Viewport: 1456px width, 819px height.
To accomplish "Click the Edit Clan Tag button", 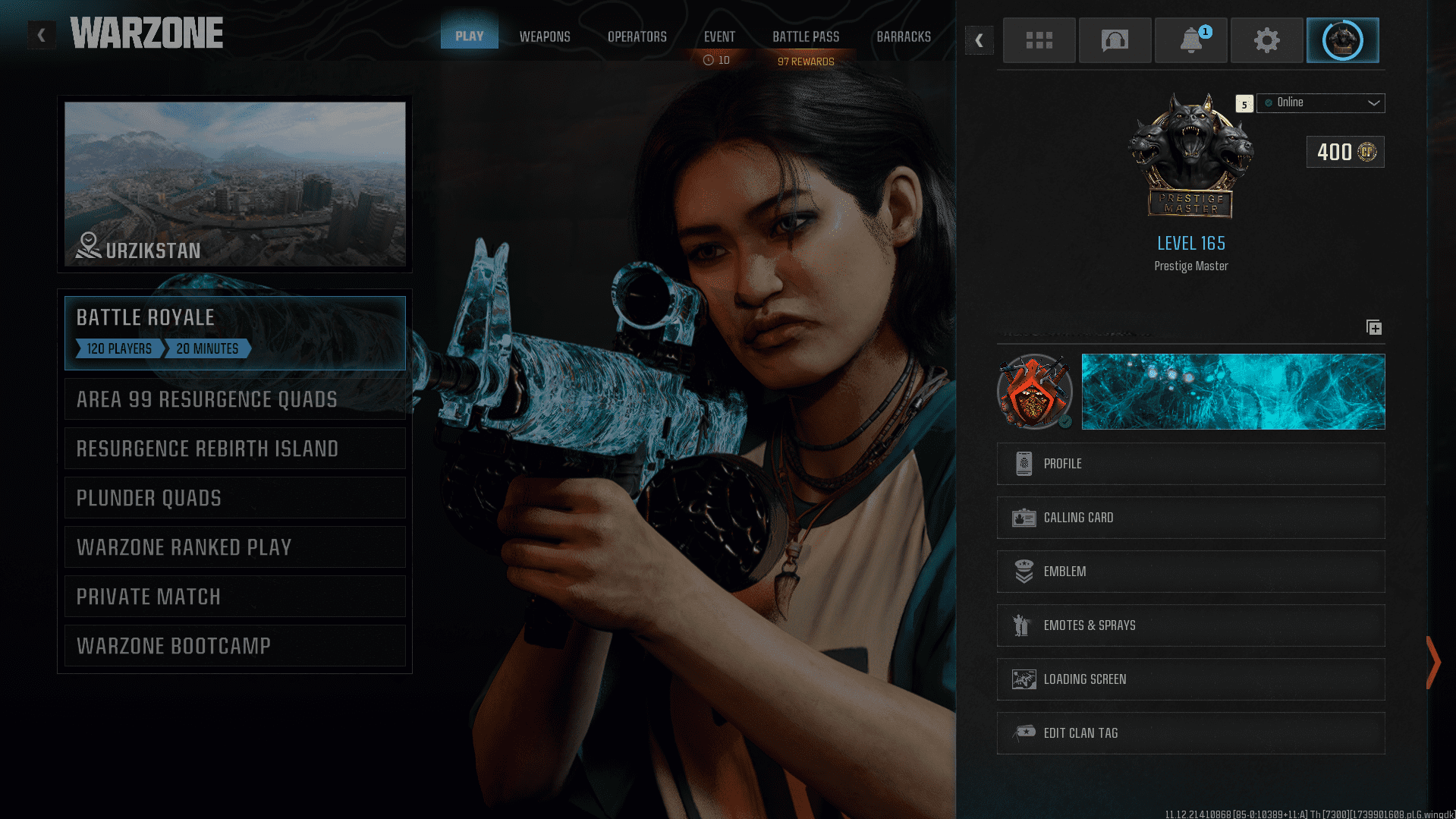I will click(1190, 732).
